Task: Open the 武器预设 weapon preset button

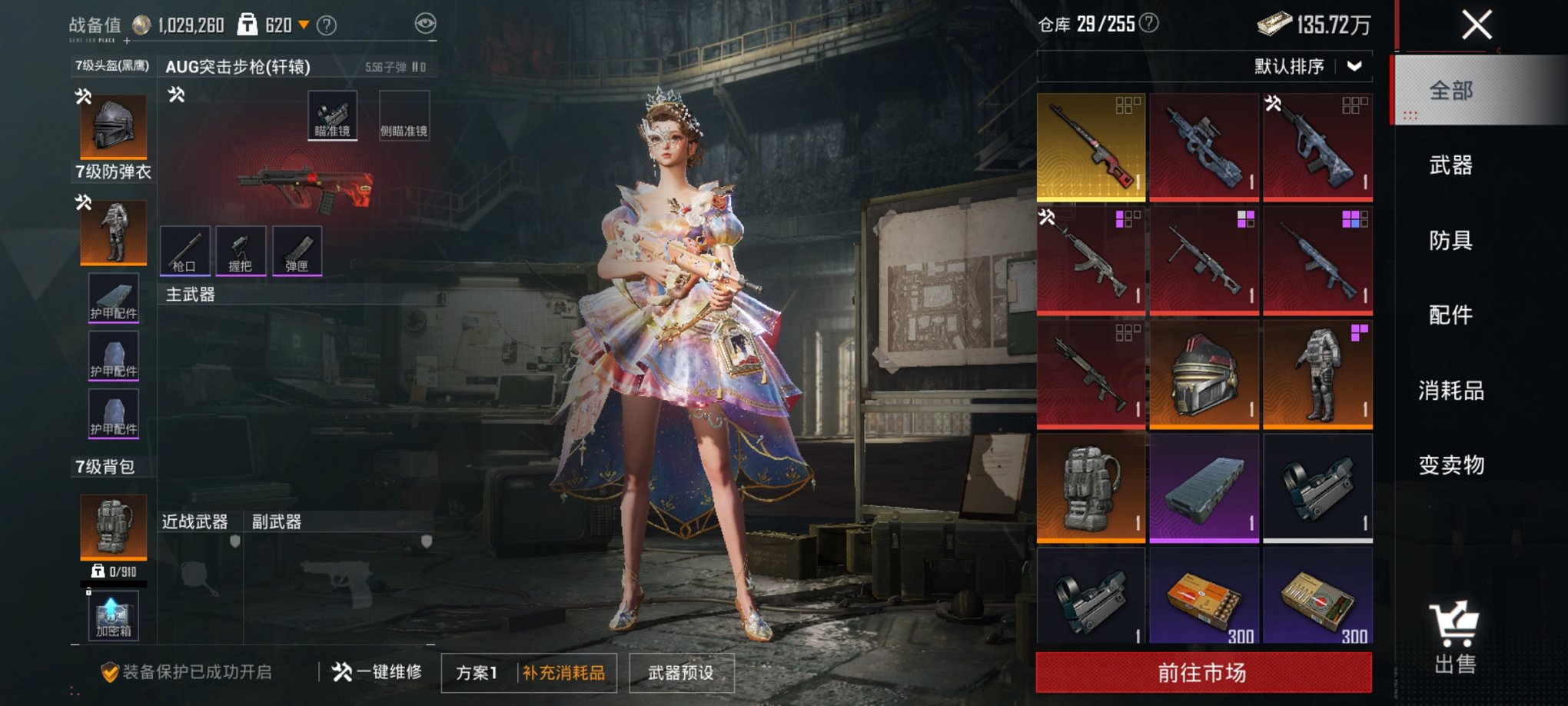Action: coord(681,673)
